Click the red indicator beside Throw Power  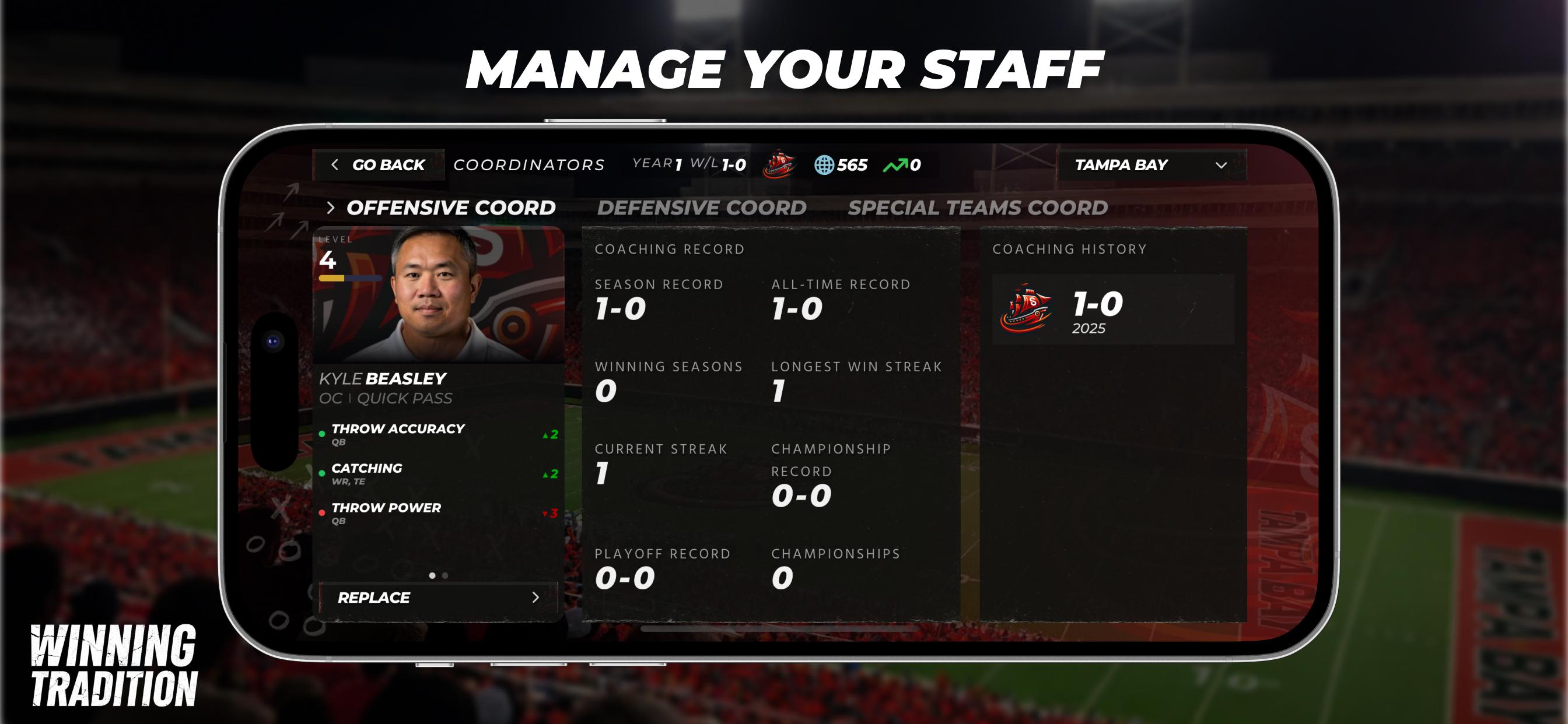323,513
